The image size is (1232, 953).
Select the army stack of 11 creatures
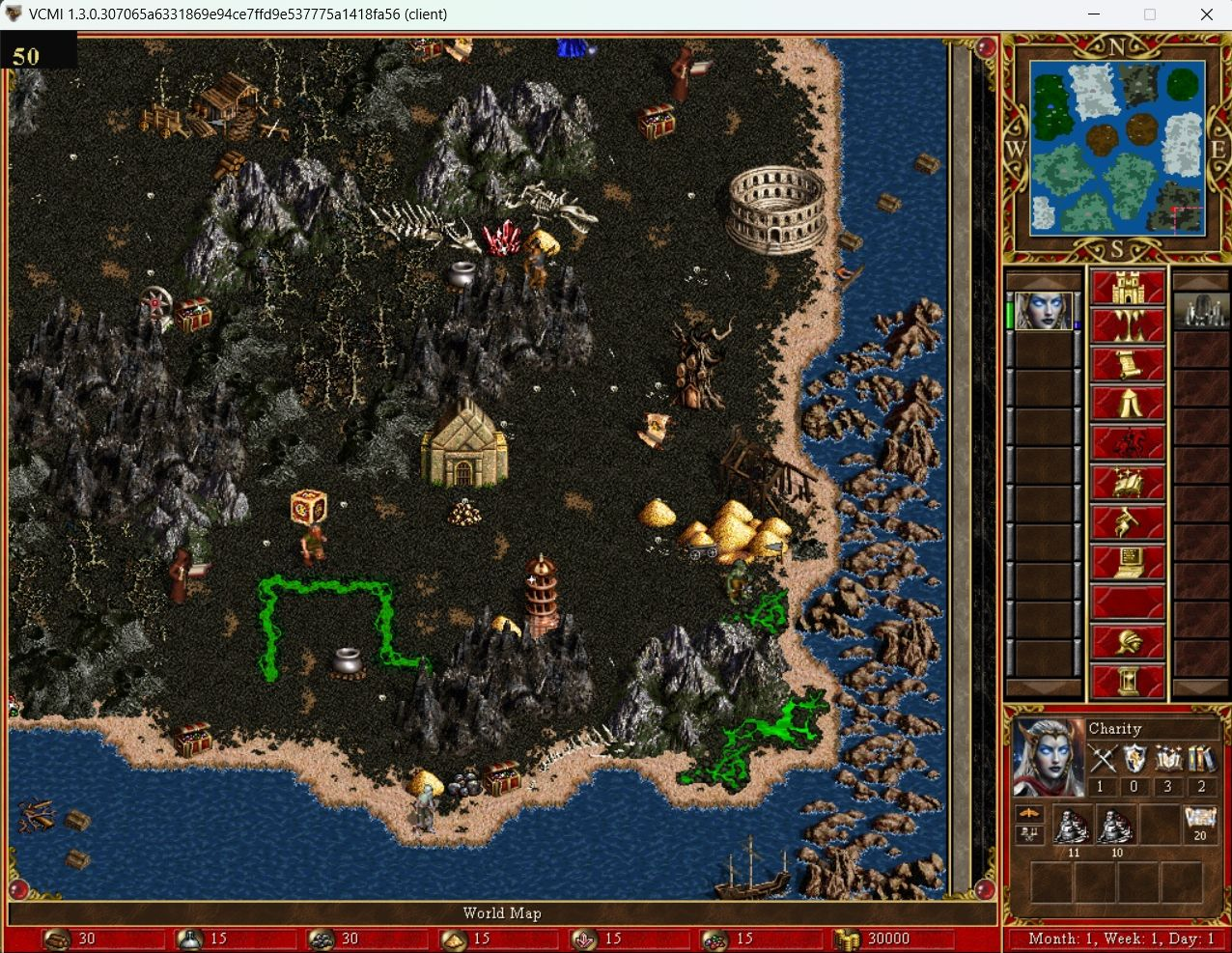[x=1073, y=825]
